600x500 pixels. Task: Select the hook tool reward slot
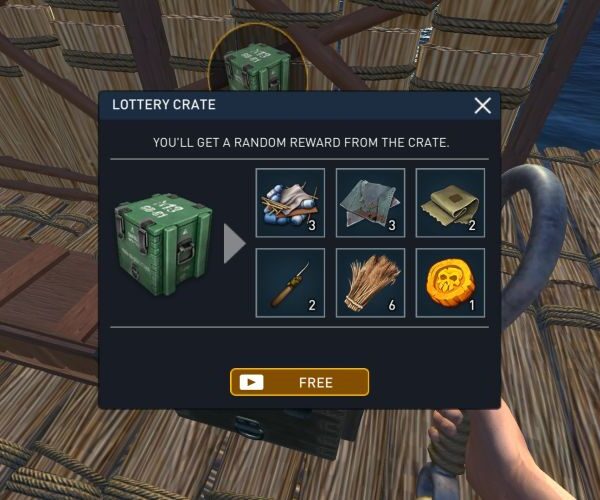point(290,282)
